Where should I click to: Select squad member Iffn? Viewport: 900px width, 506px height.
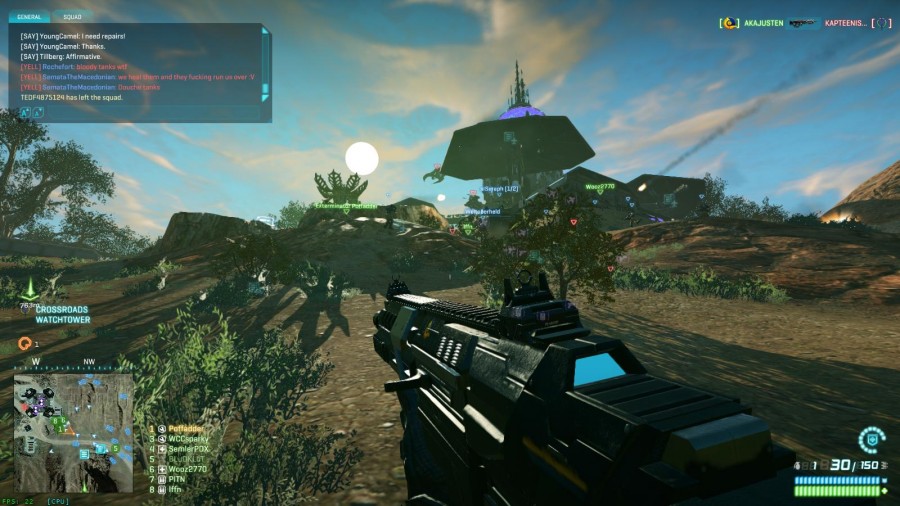point(176,489)
